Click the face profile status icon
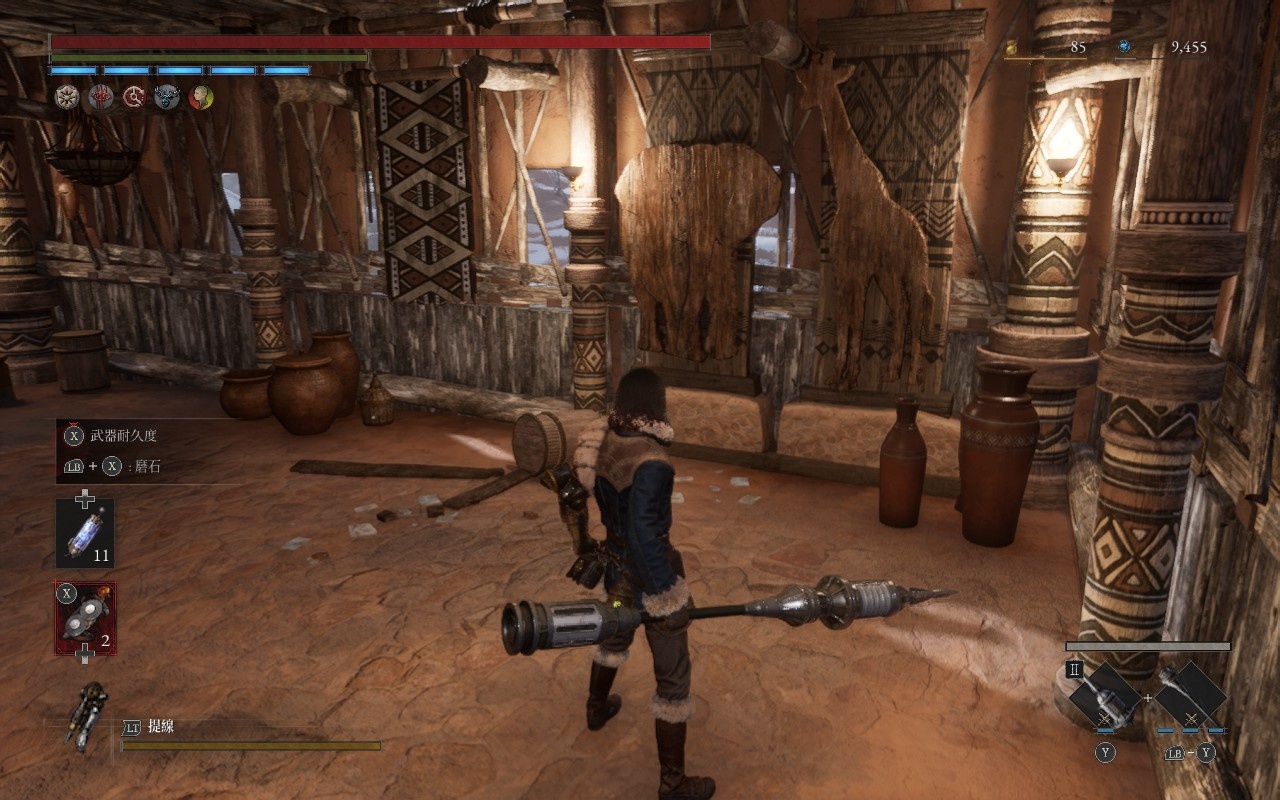This screenshot has height=800, width=1280. [x=201, y=97]
